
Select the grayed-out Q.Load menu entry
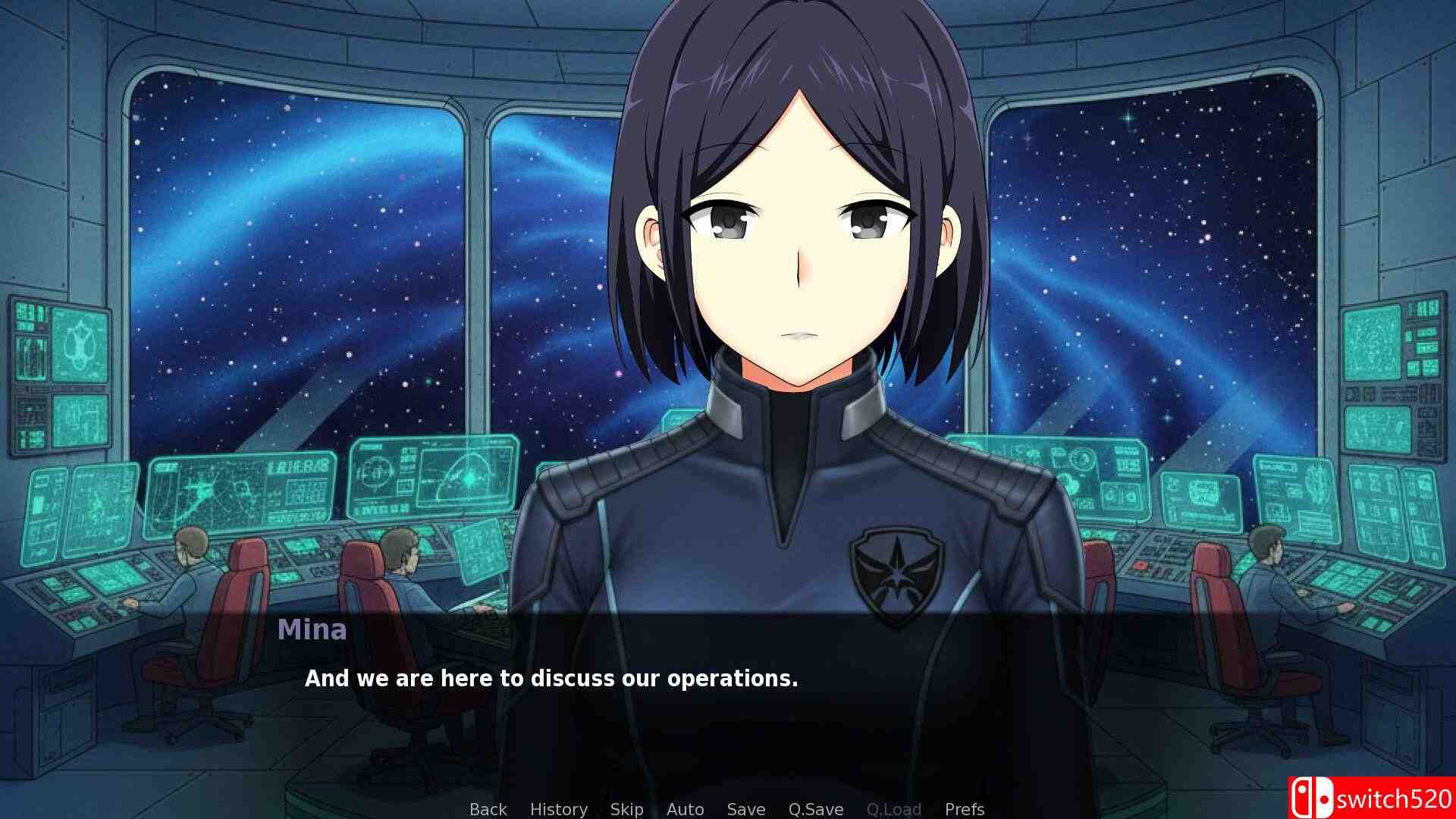point(895,809)
